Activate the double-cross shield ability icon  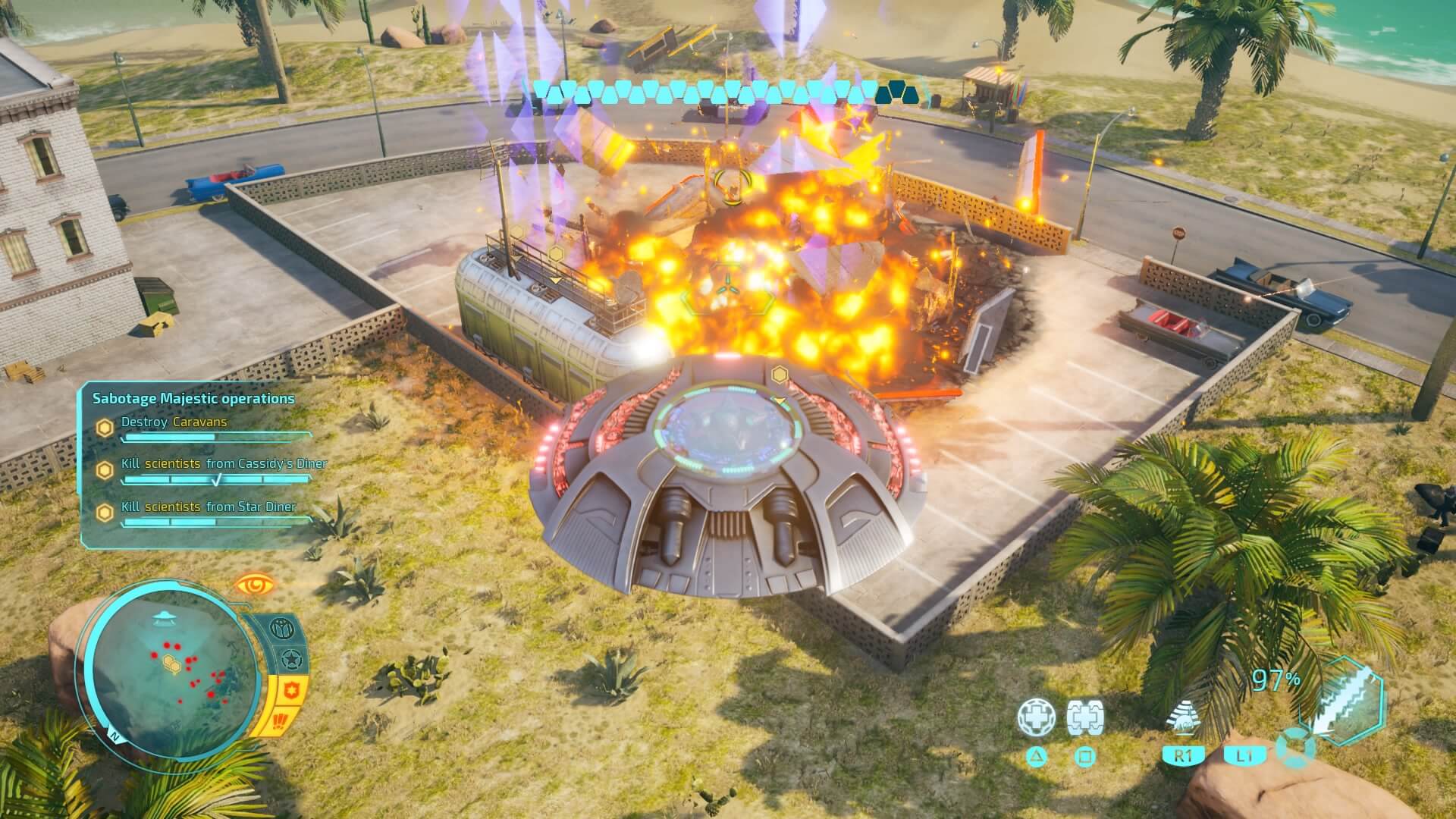[1084, 718]
